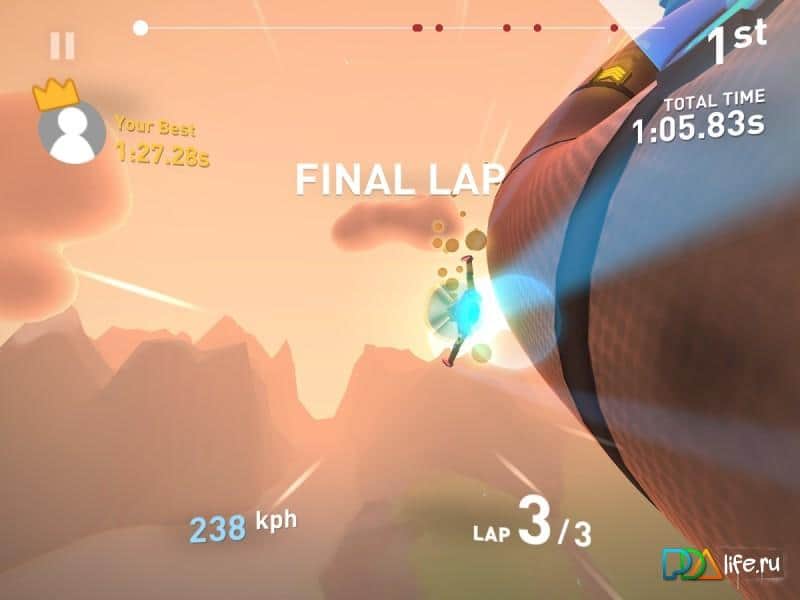
Task: Pause the race with the pause button
Action: coord(62,45)
